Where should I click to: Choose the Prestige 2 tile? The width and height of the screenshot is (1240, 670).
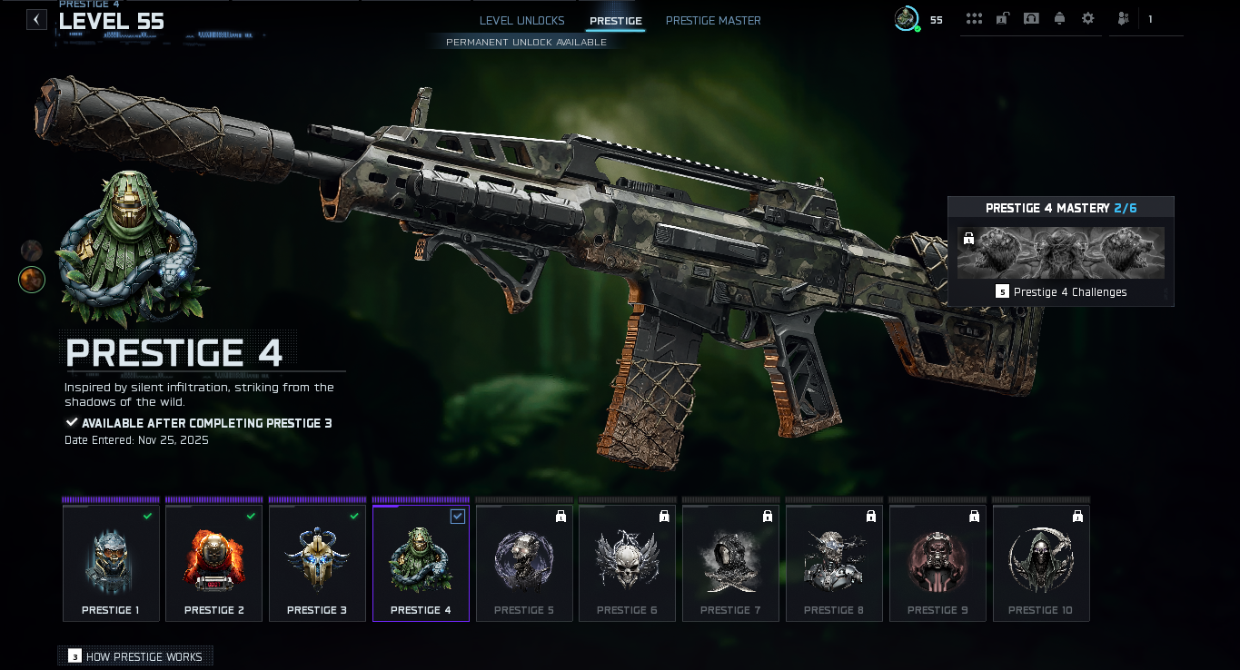(214, 563)
